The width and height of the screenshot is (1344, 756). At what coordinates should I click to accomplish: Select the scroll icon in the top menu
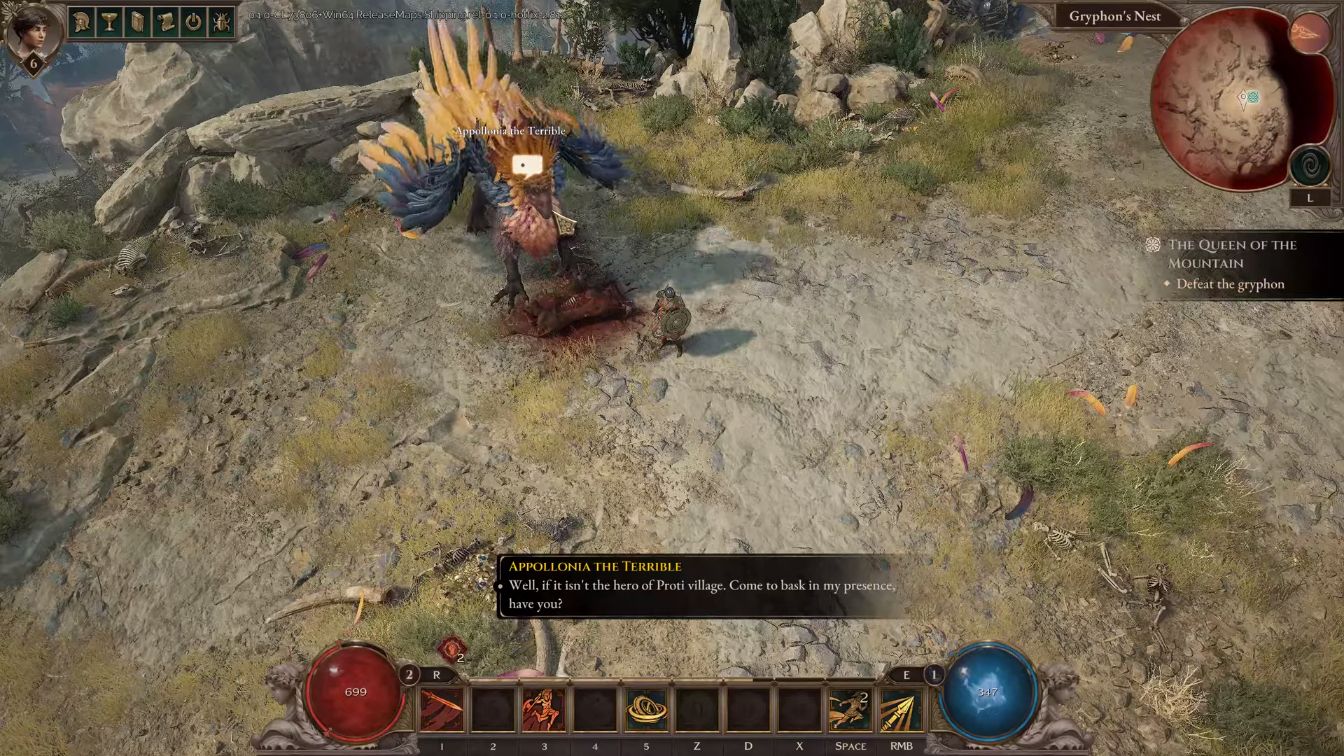pos(166,21)
